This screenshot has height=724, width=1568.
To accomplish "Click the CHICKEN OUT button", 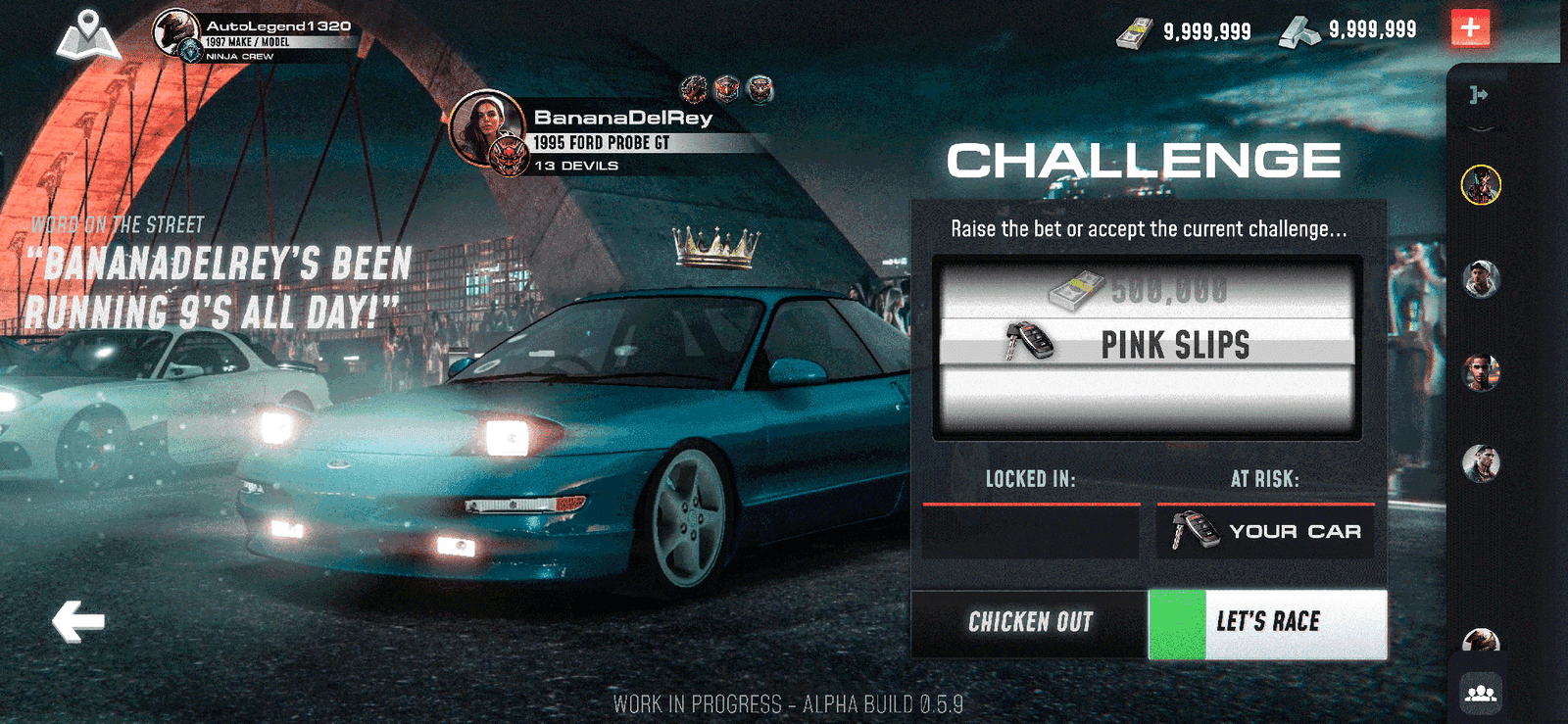I will point(1030,621).
